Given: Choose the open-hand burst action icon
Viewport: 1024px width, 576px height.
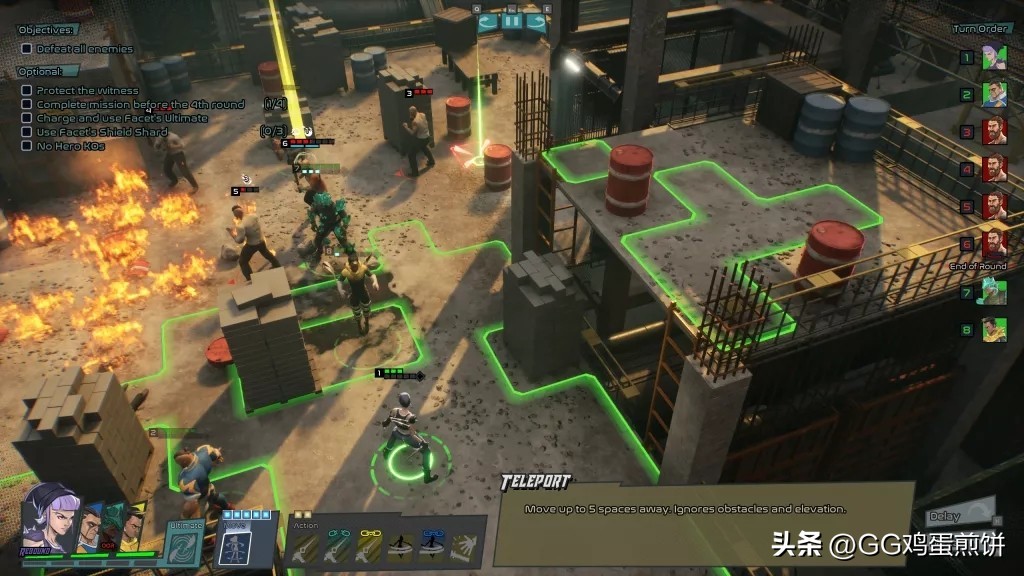Looking at the screenshot, I should click(x=463, y=546).
